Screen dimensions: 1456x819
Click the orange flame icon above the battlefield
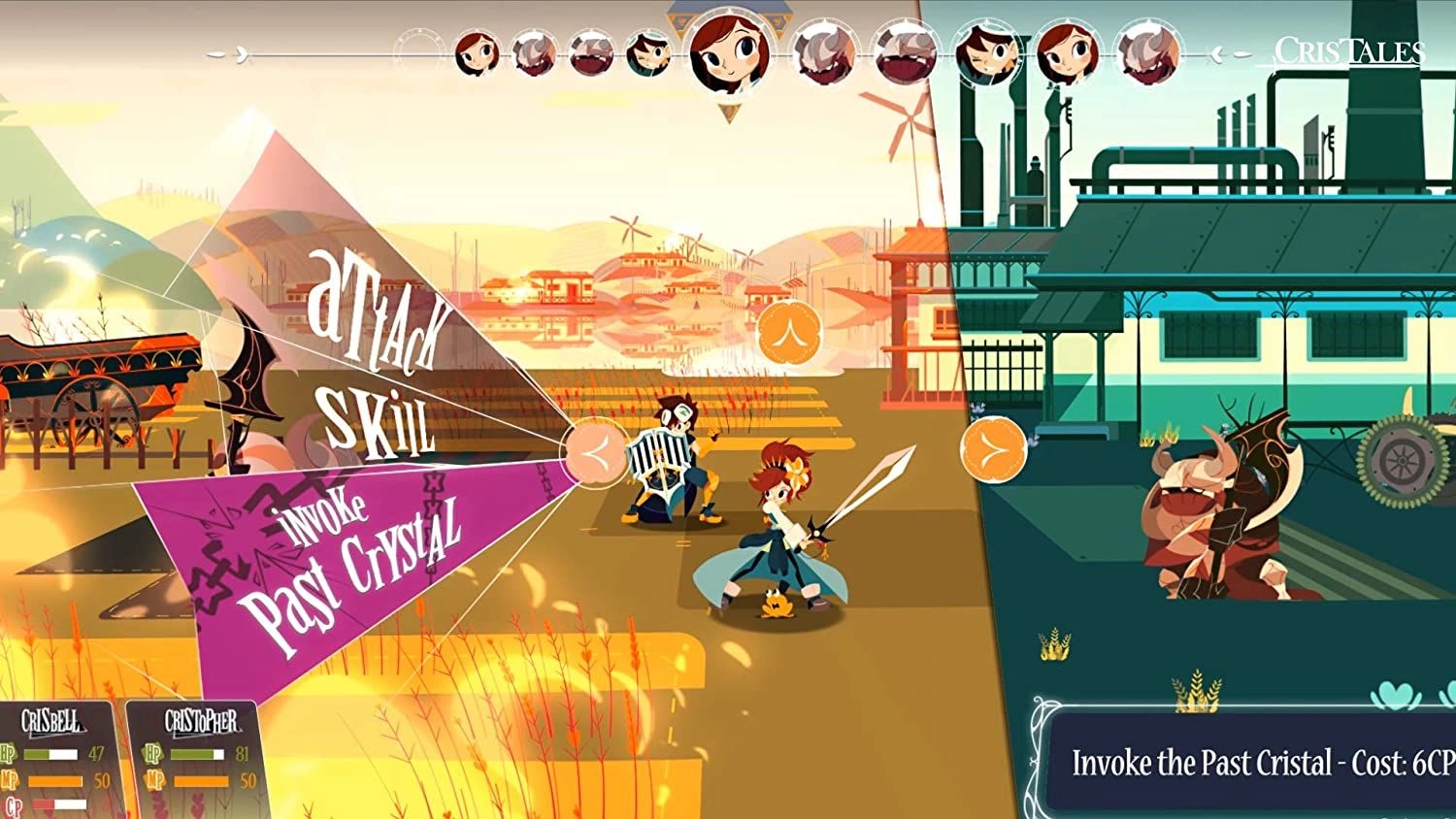click(x=790, y=331)
